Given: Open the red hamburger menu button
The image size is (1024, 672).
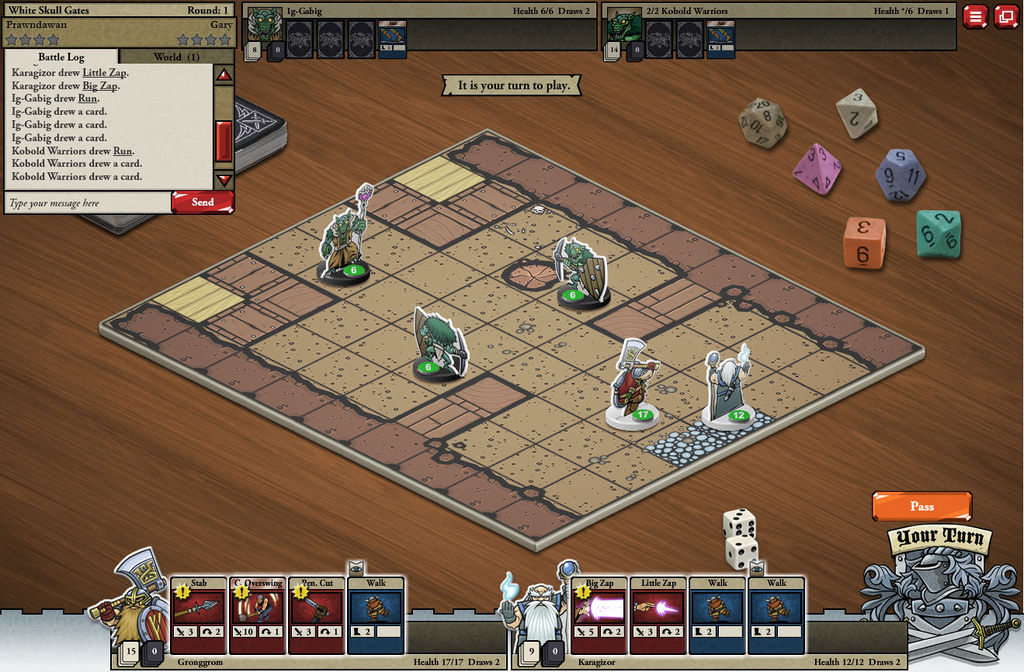Looking at the screenshot, I should tap(976, 16).
